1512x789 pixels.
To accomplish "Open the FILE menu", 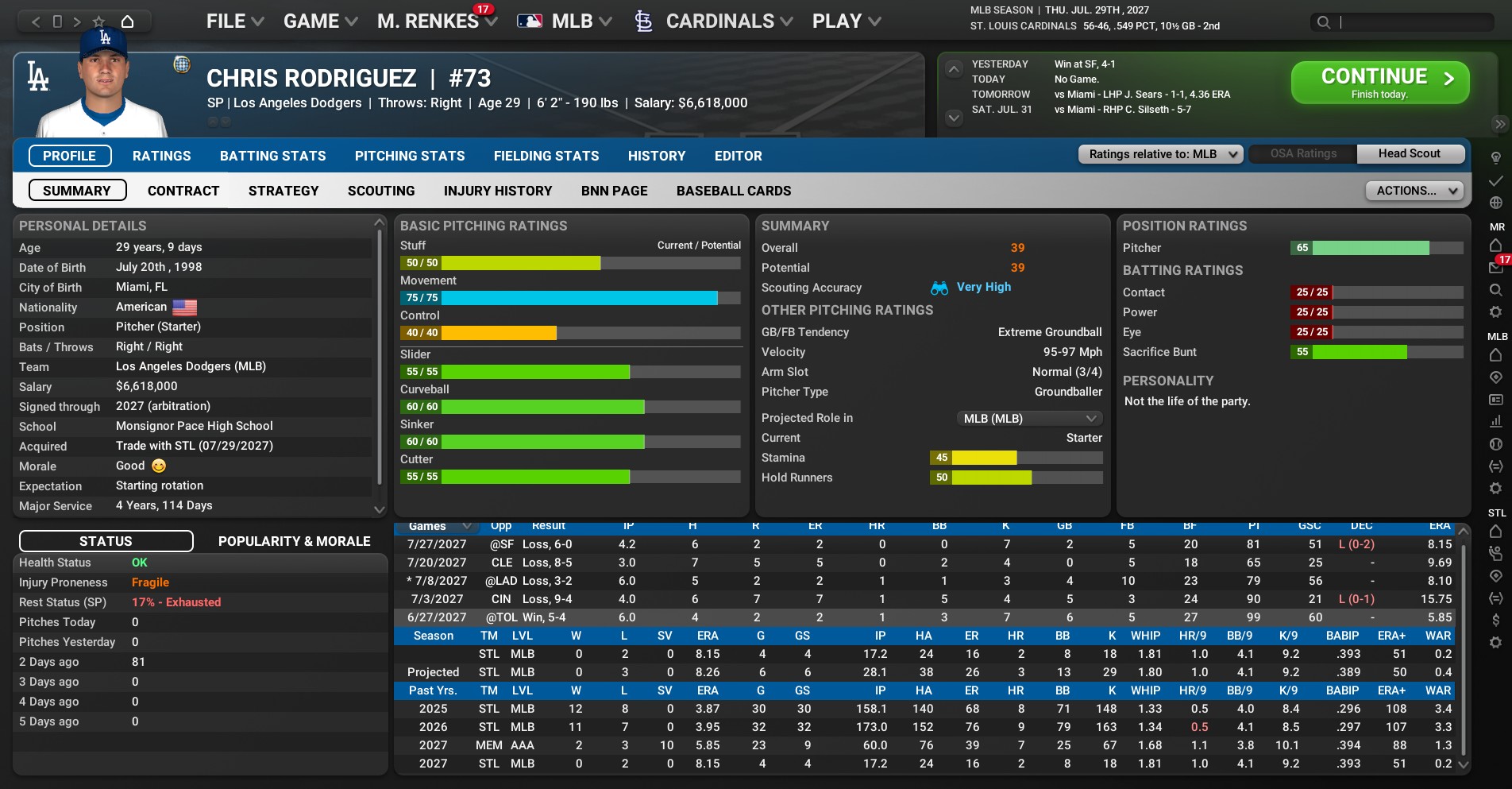I will pyautogui.click(x=234, y=21).
